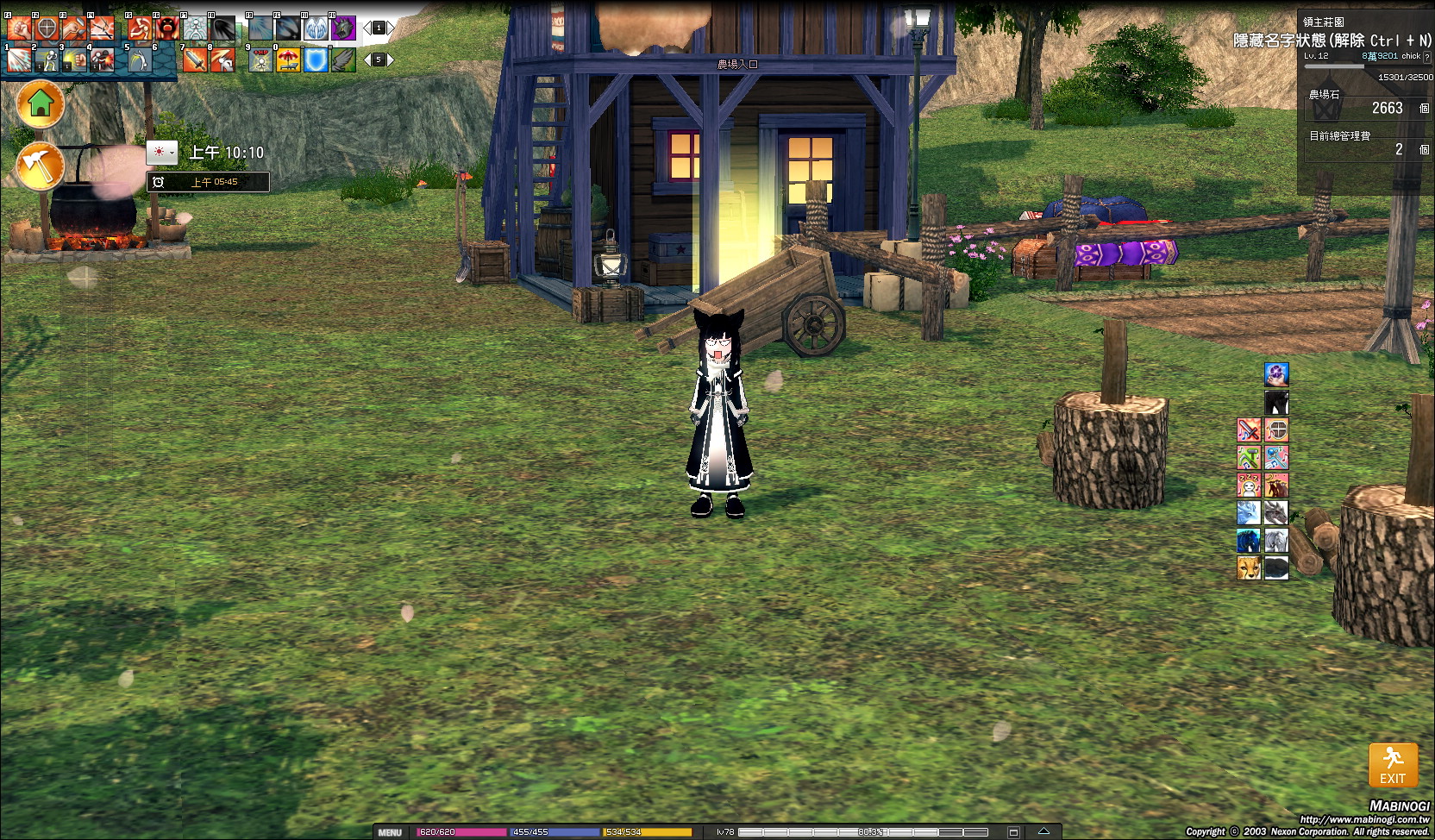Open the hammer build mode button
This screenshot has width=1435, height=840.
point(41,165)
